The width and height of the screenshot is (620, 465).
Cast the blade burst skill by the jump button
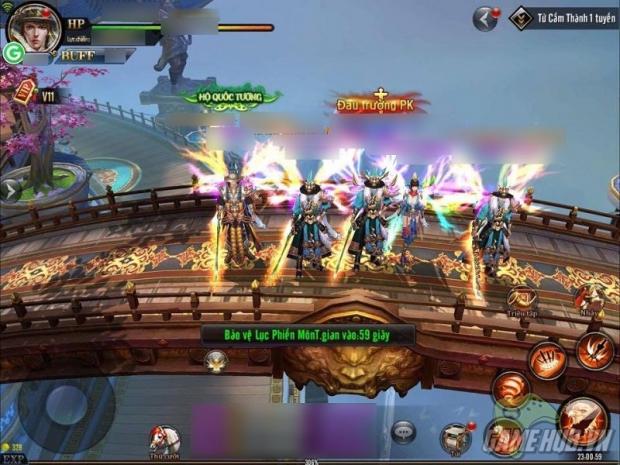(594, 350)
